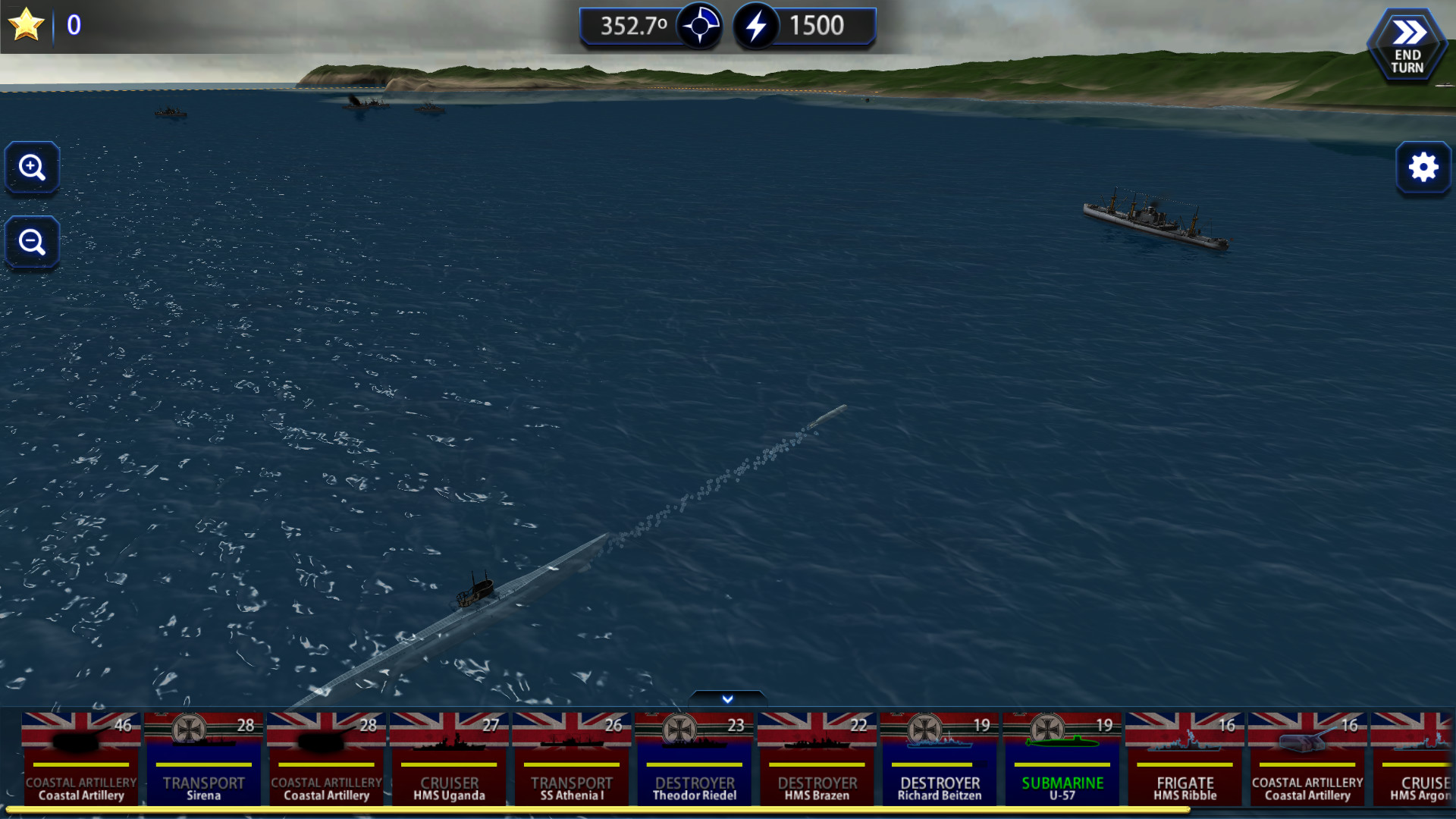Select the zoom out magnifier icon

(x=32, y=242)
